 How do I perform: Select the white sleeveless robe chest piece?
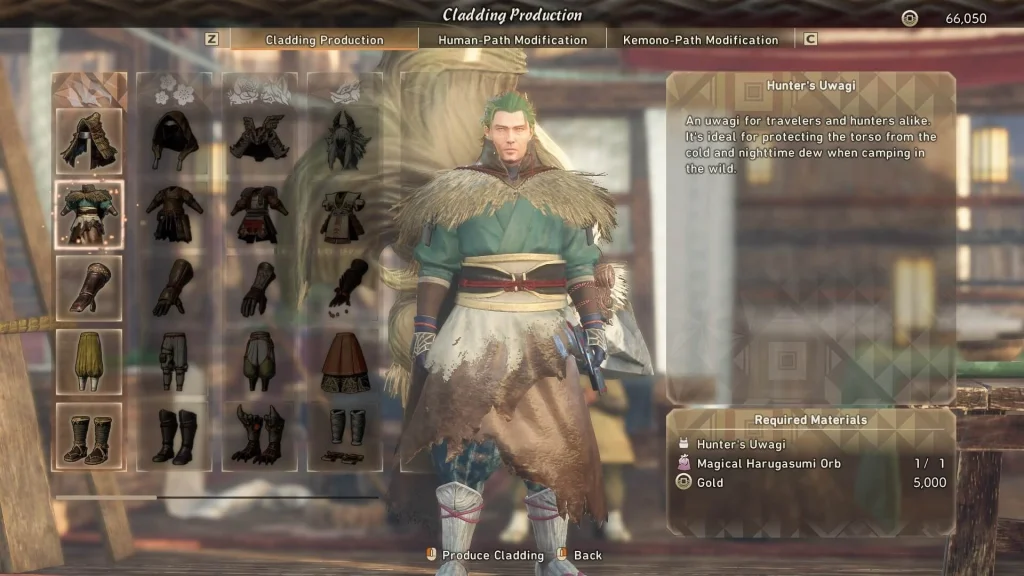click(x=345, y=214)
